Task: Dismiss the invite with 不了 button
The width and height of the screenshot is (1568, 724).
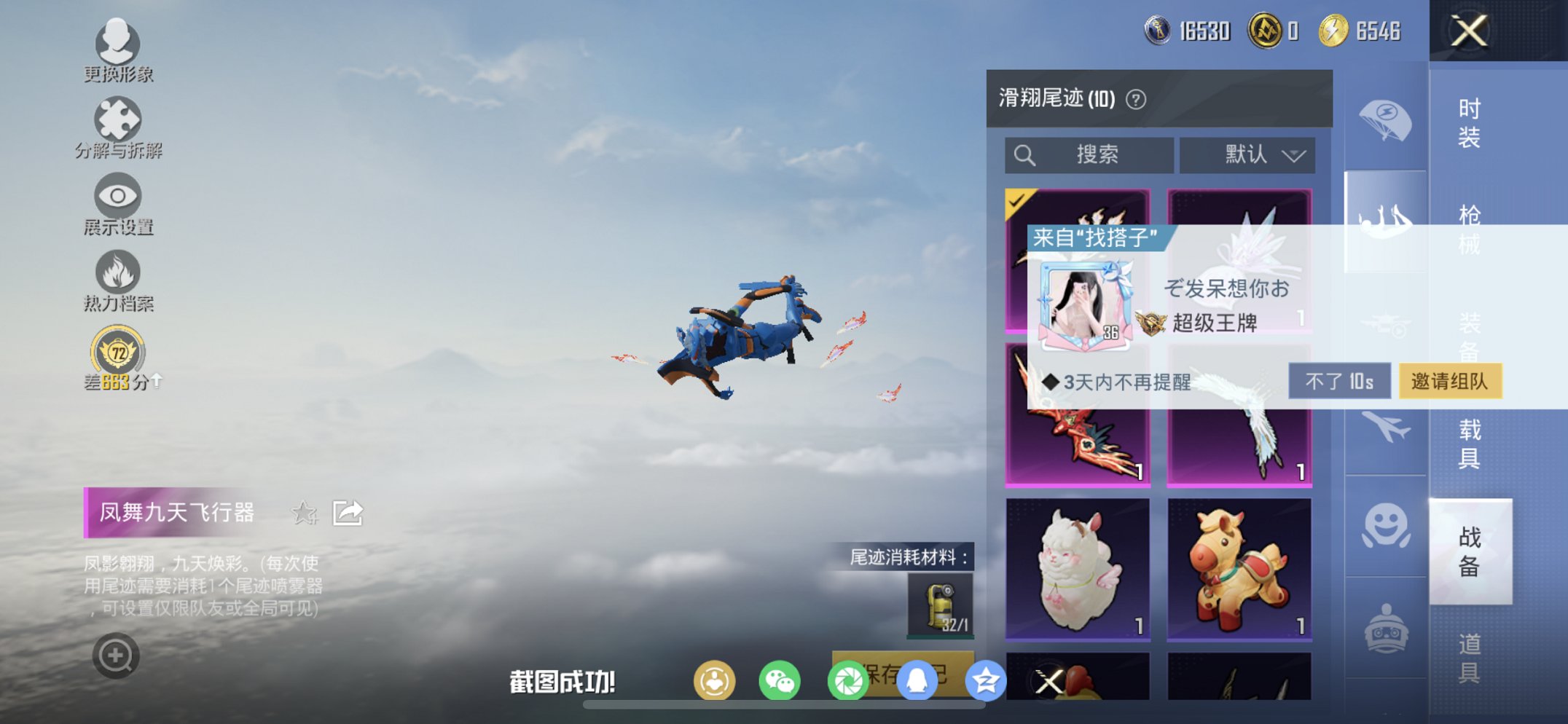Action: (1341, 382)
